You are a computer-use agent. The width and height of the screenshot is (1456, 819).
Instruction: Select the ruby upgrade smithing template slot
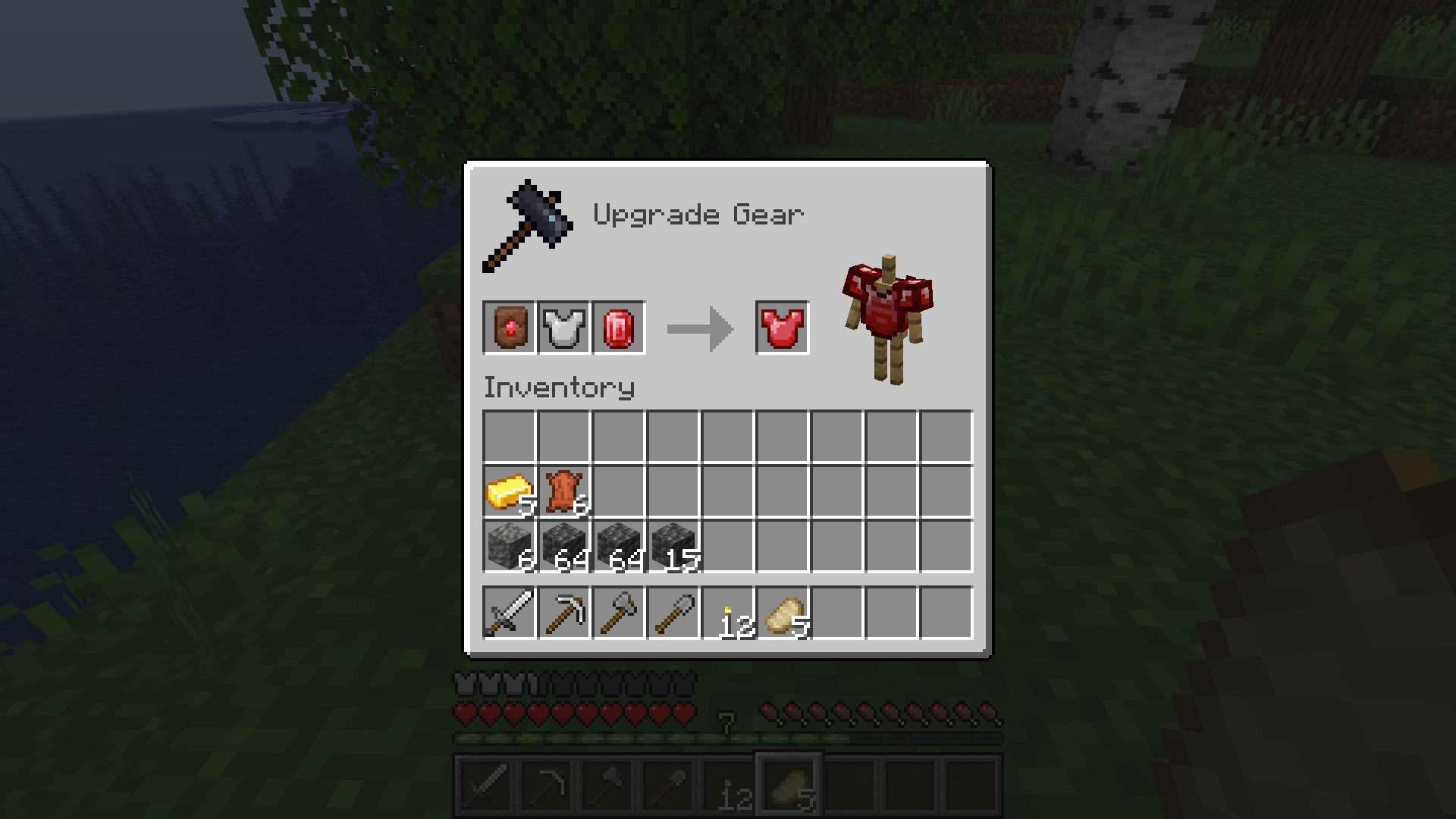tap(507, 327)
